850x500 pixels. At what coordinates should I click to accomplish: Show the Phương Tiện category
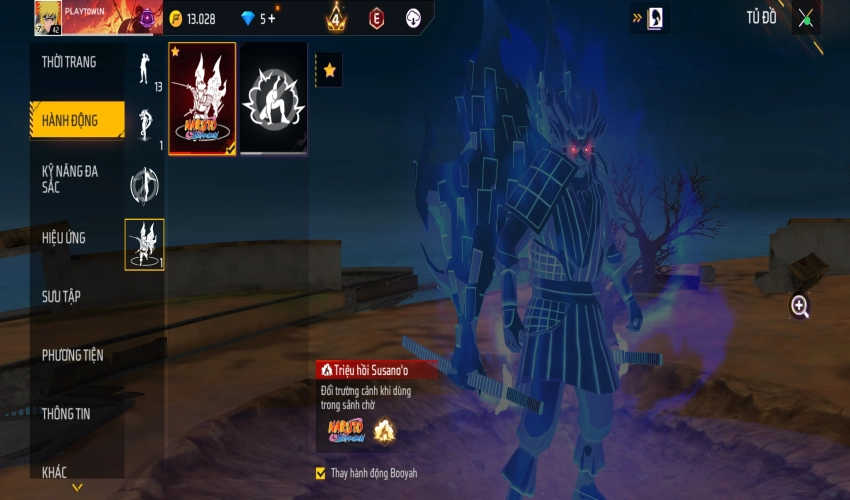tap(72, 355)
